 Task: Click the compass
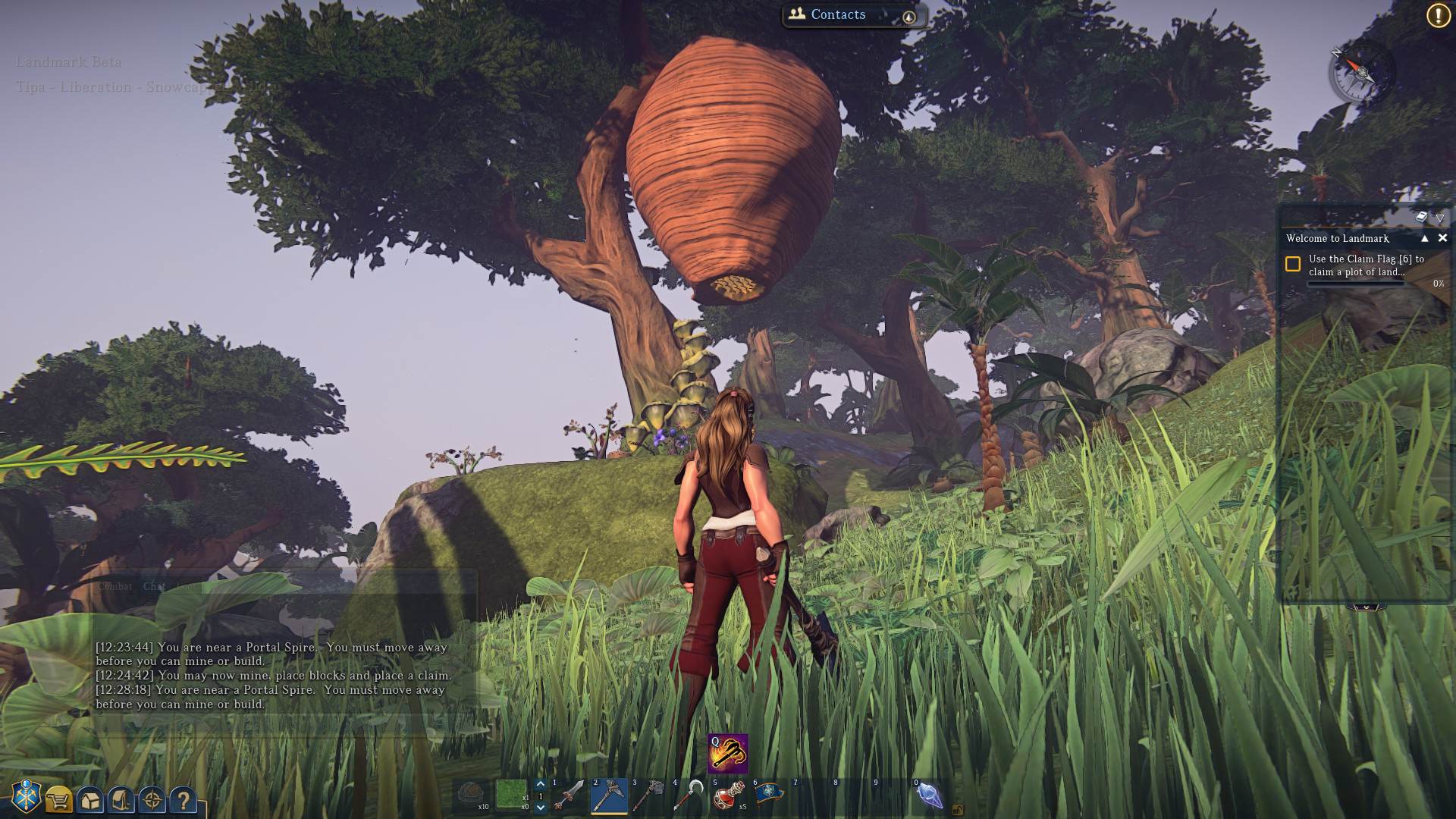1362,73
